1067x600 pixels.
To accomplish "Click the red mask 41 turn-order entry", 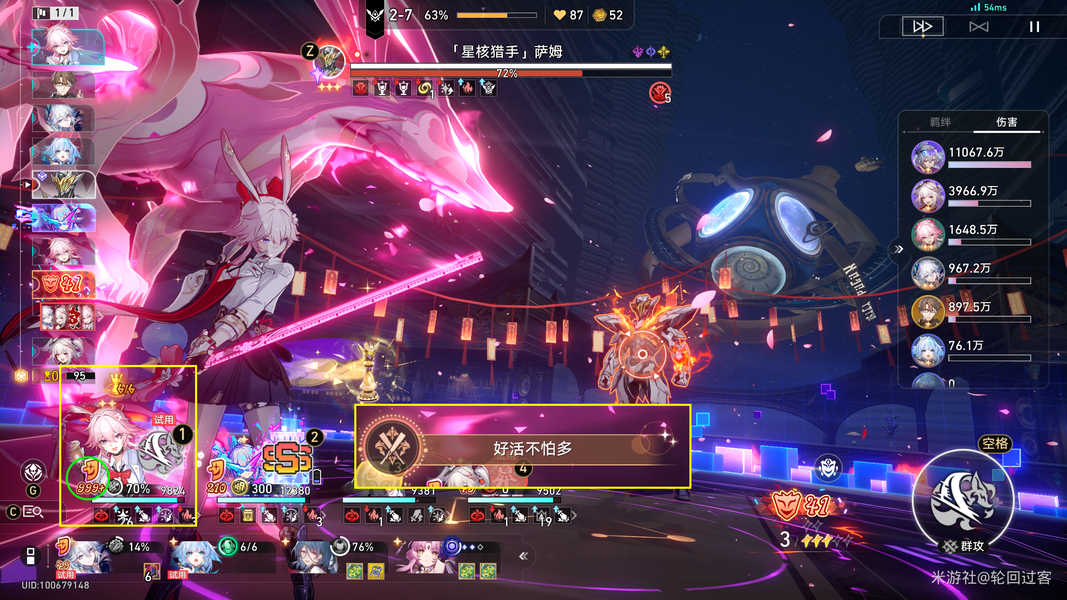I will (x=63, y=285).
